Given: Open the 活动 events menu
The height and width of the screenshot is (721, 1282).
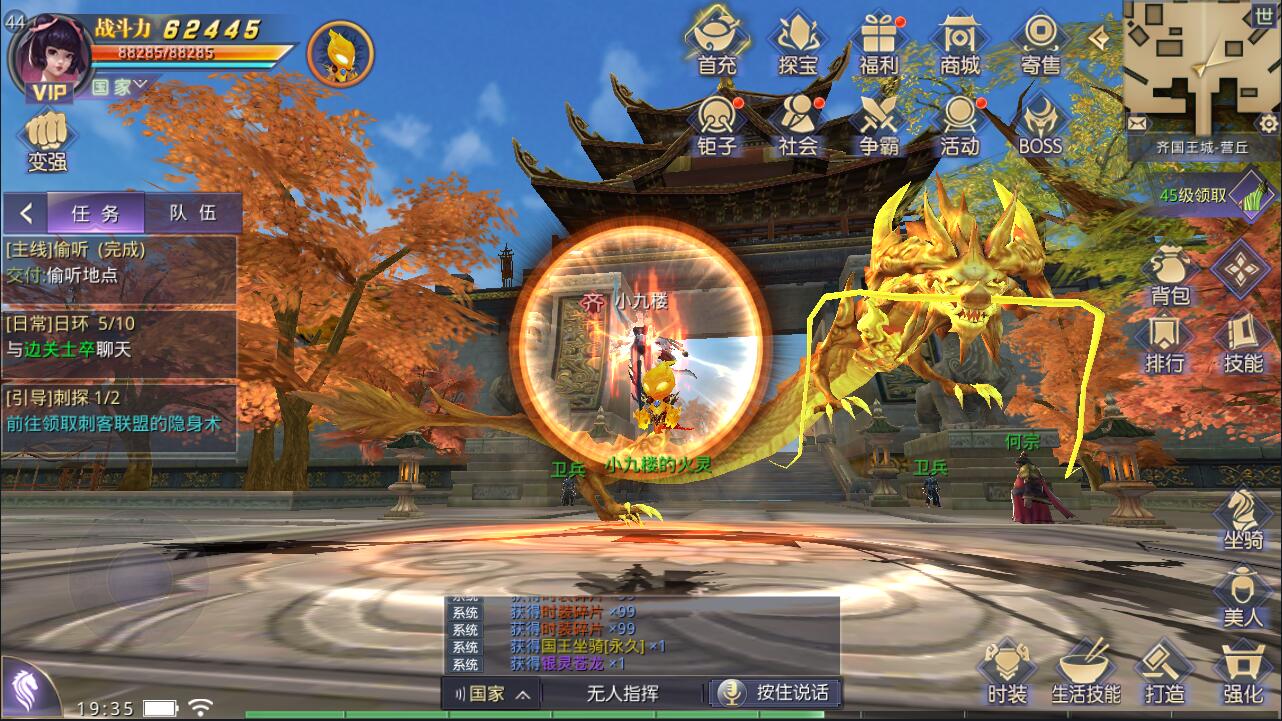Looking at the screenshot, I should coord(960,124).
